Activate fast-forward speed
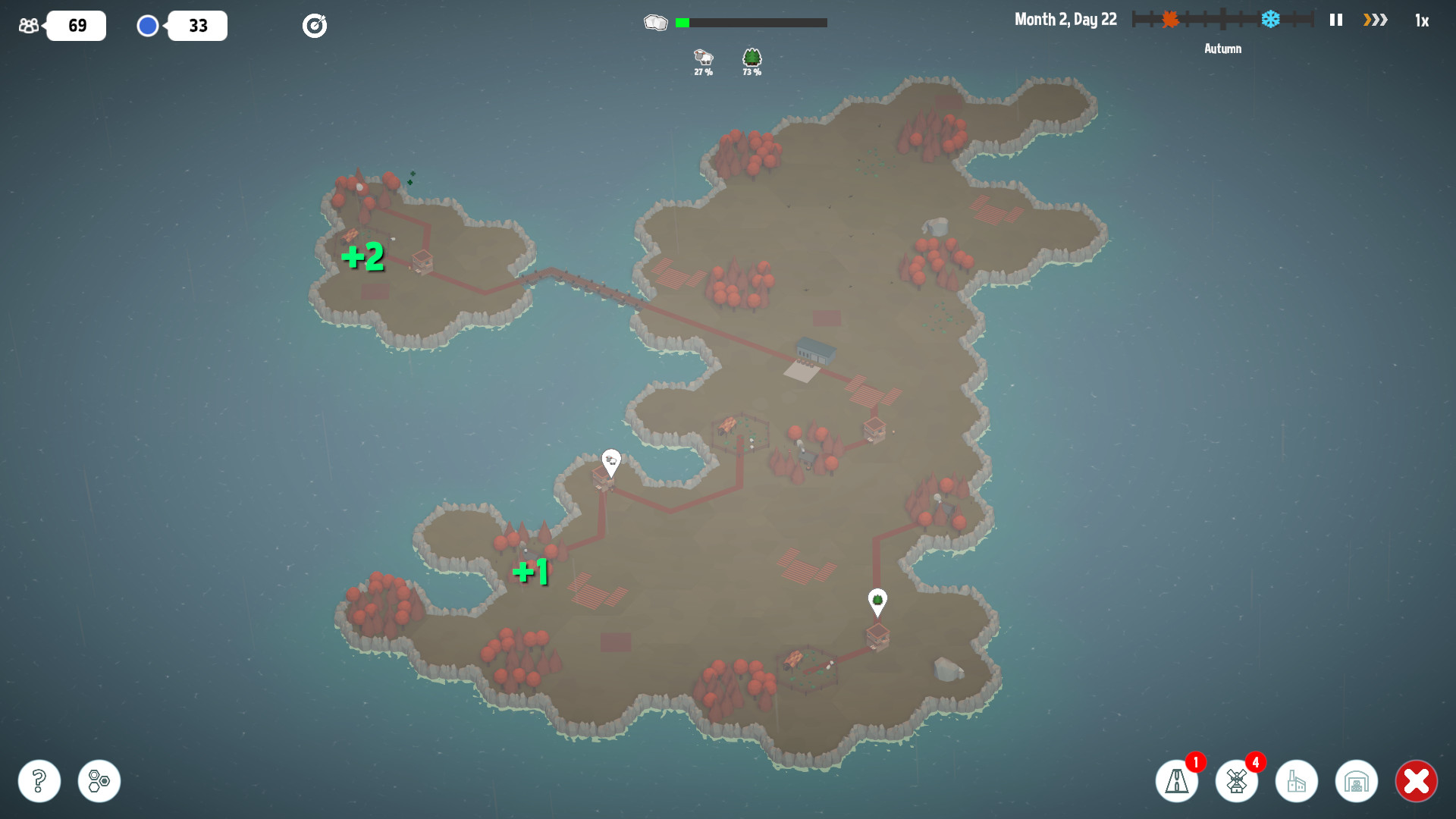The image size is (1456, 819). tap(1374, 20)
